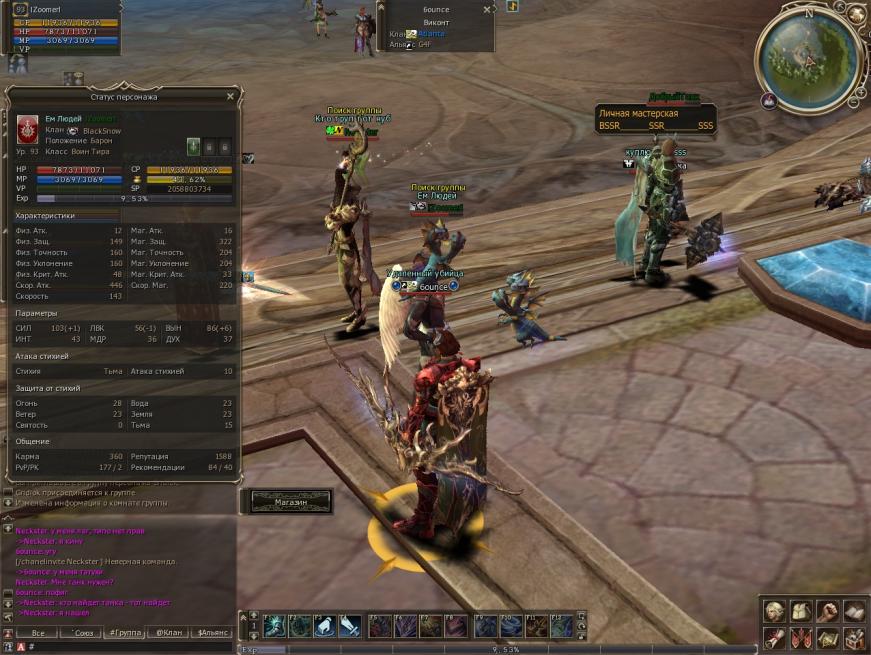Open the #Группа chat tab
Screen dimensions: 871x655
pyautogui.click(x=126, y=633)
